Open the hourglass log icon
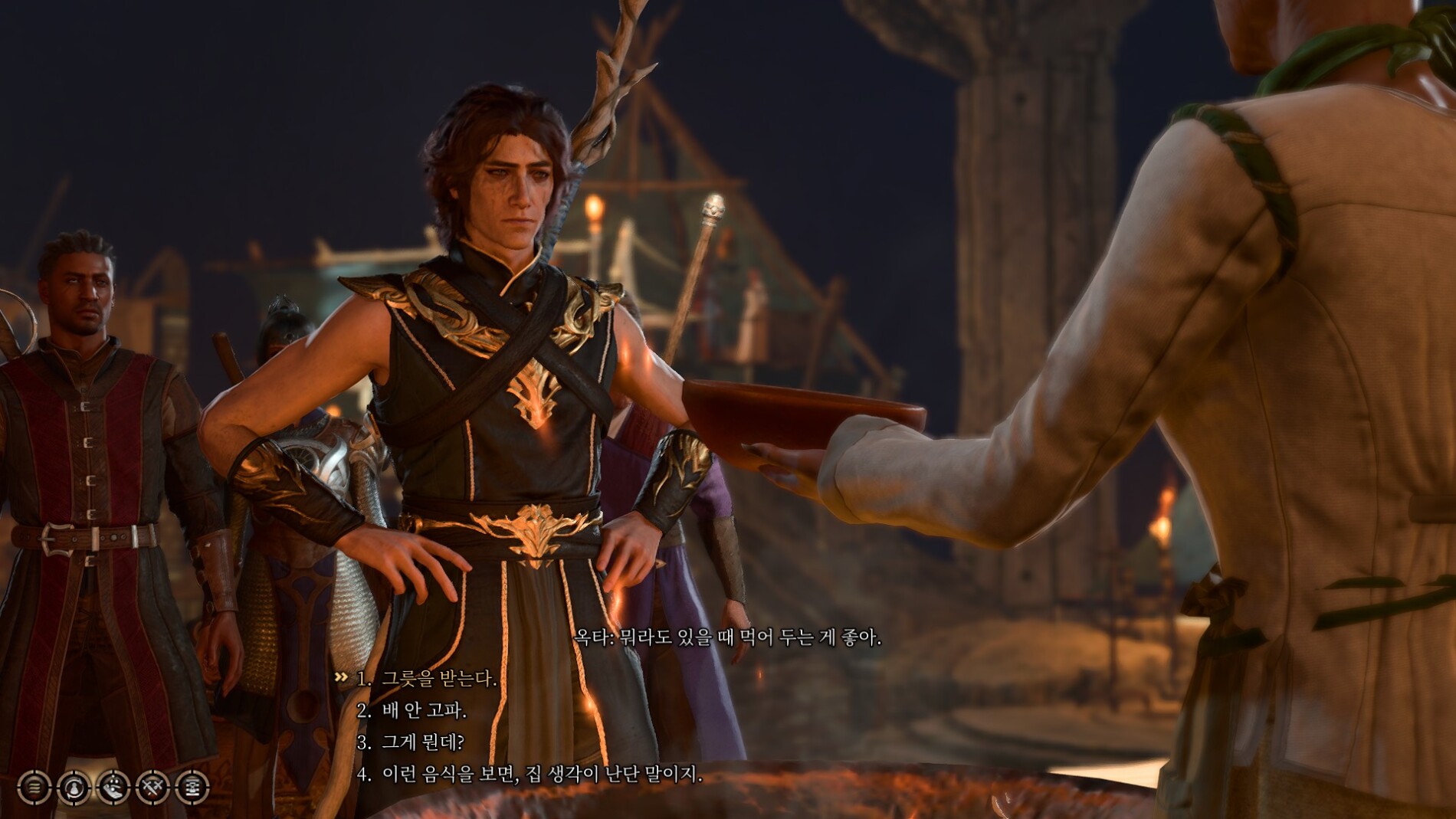1456x819 pixels. (192, 787)
